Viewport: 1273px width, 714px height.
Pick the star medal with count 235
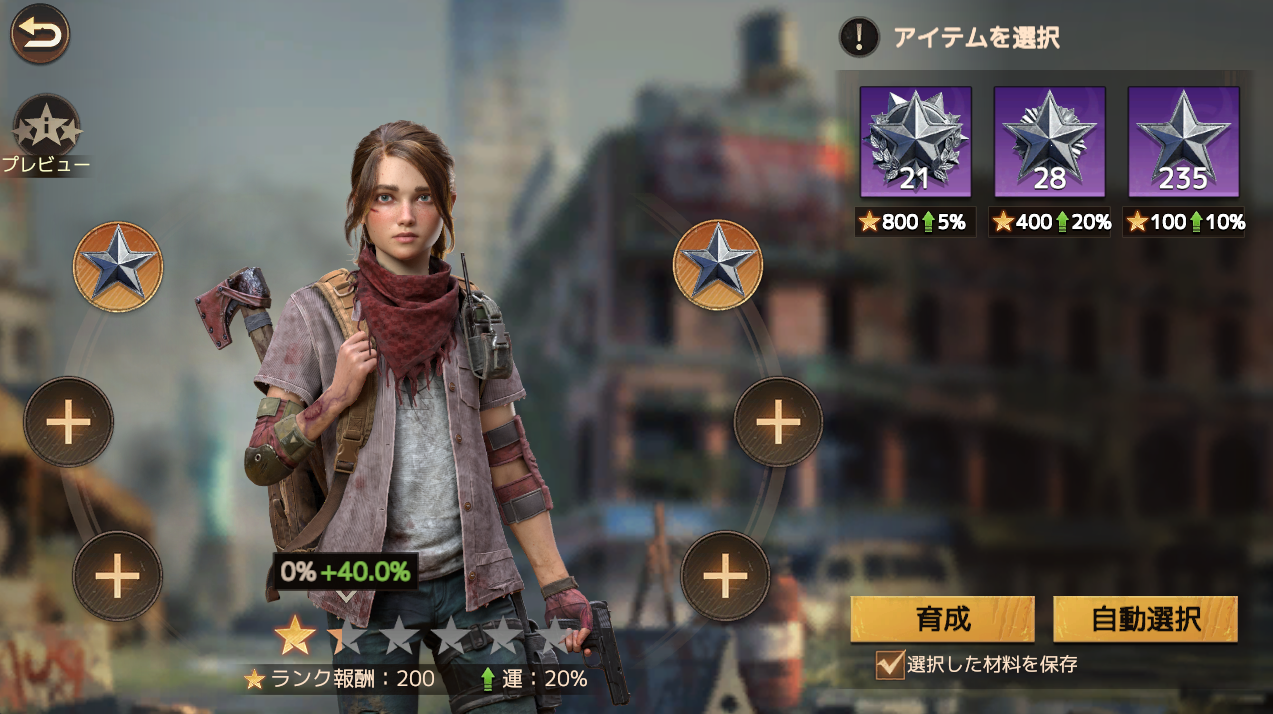tap(1183, 142)
